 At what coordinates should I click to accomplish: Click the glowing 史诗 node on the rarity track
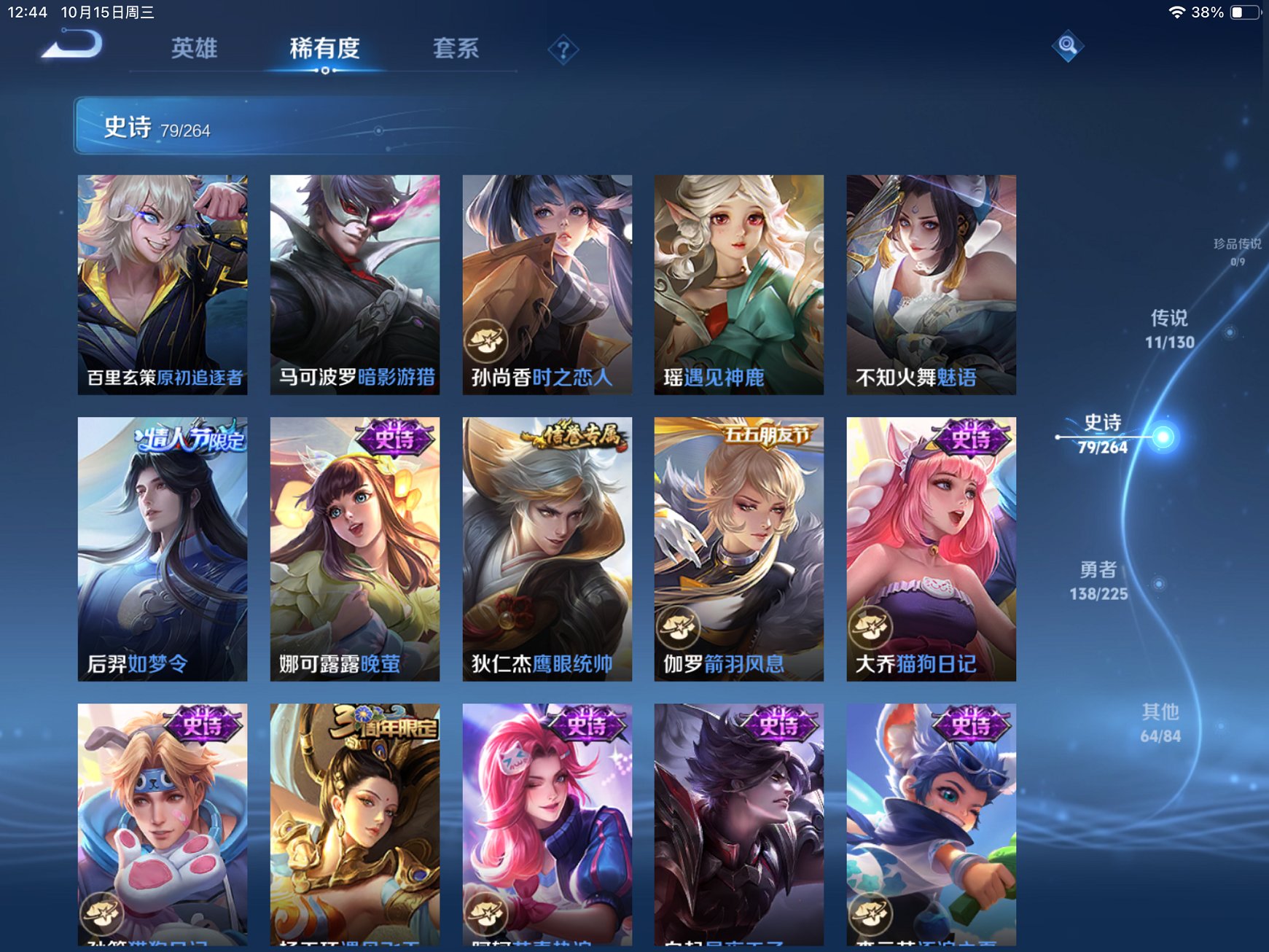1163,436
